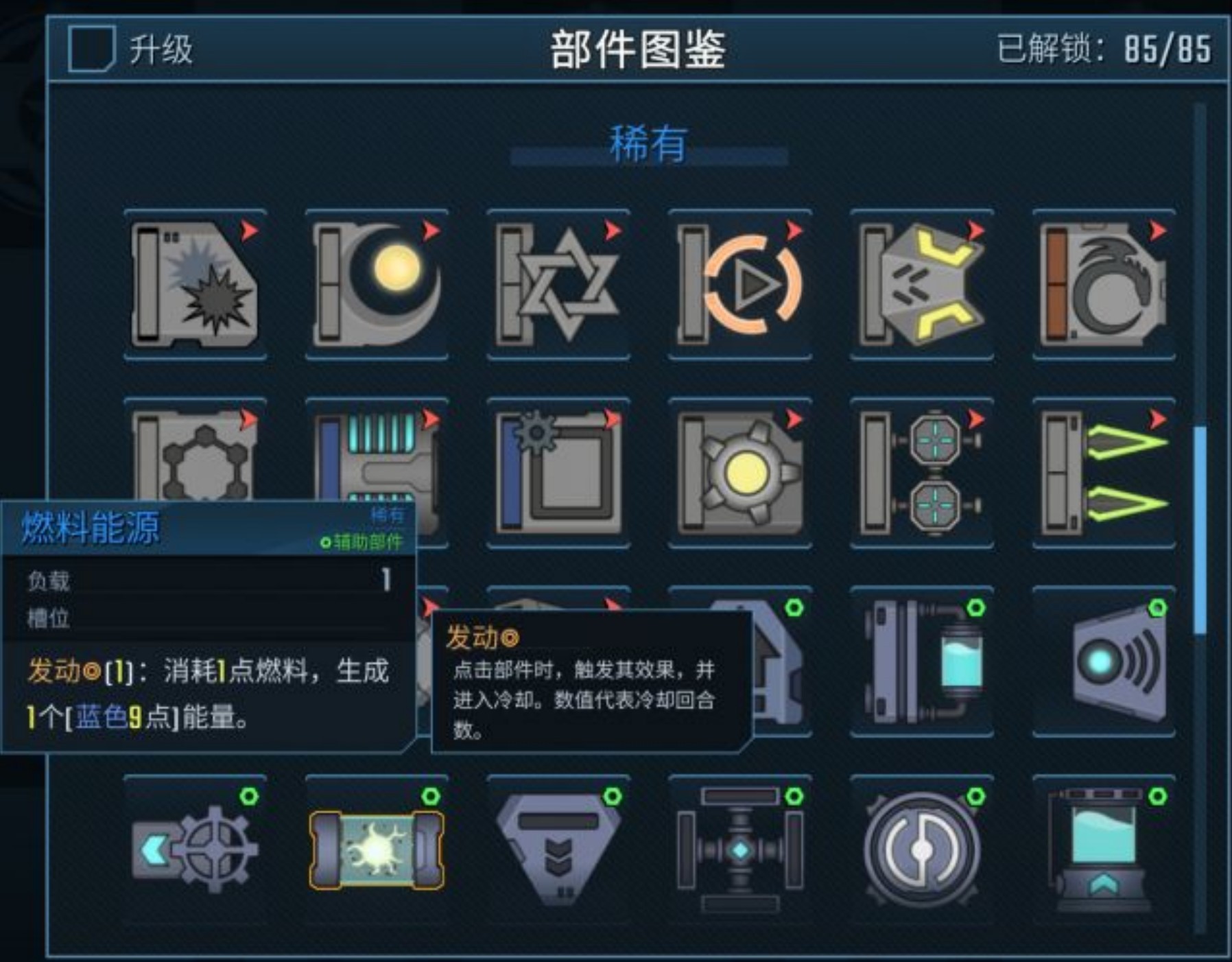Select the yellow gear core part

[x=741, y=473]
